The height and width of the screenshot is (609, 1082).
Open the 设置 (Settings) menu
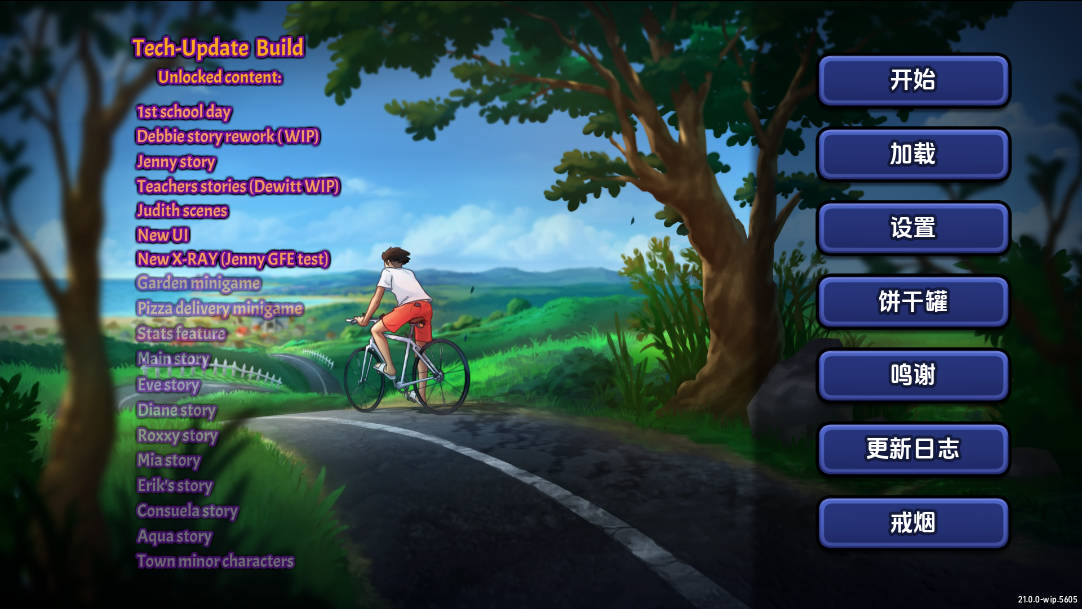(x=913, y=228)
